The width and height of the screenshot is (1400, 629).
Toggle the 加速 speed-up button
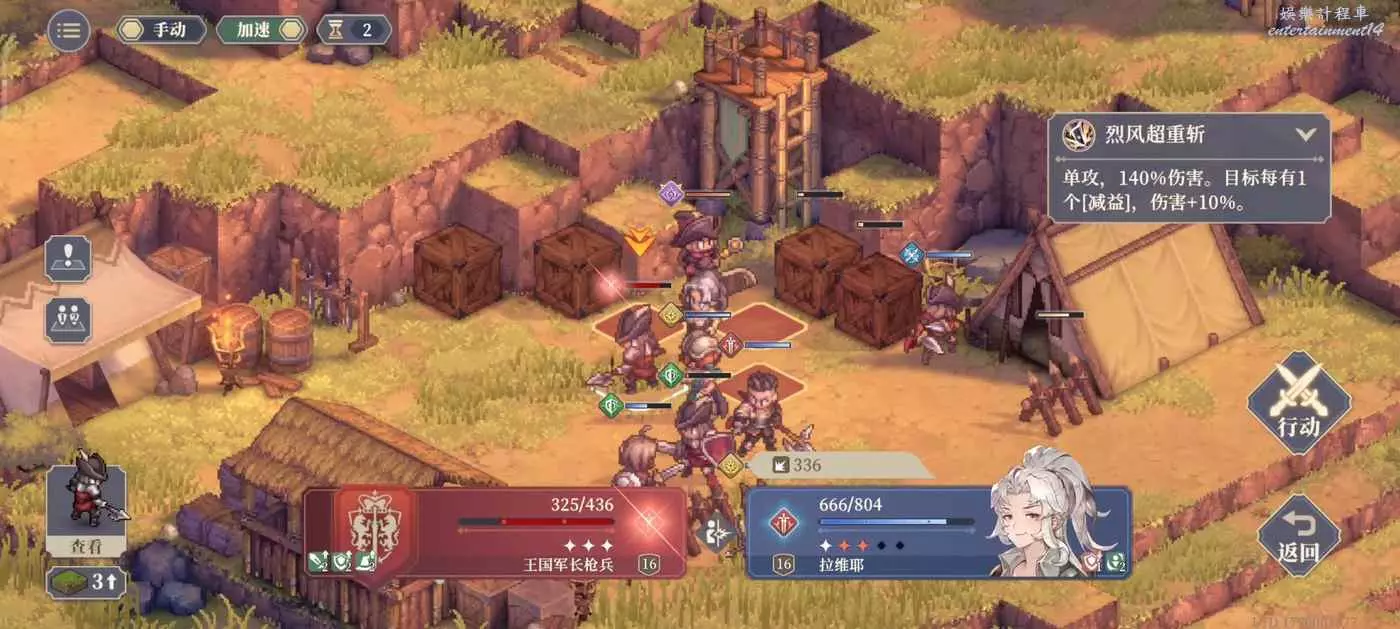pyautogui.click(x=261, y=30)
